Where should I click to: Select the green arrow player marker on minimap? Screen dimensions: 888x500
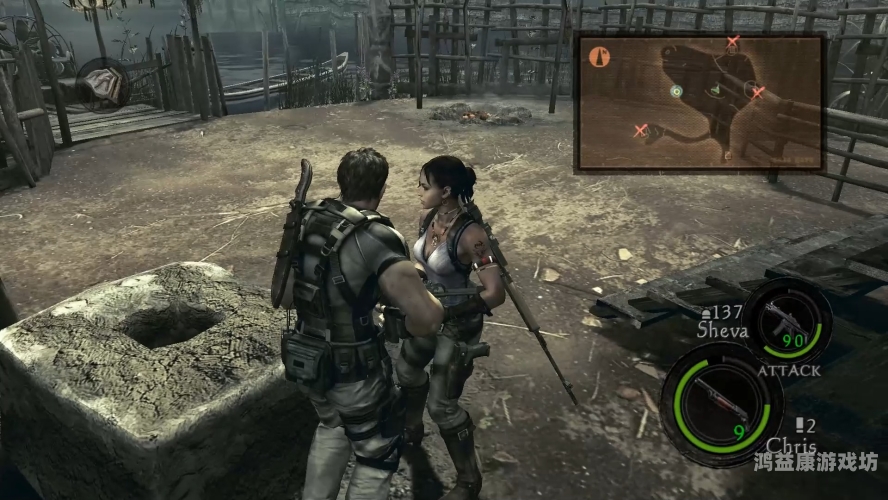pyautogui.click(x=715, y=91)
